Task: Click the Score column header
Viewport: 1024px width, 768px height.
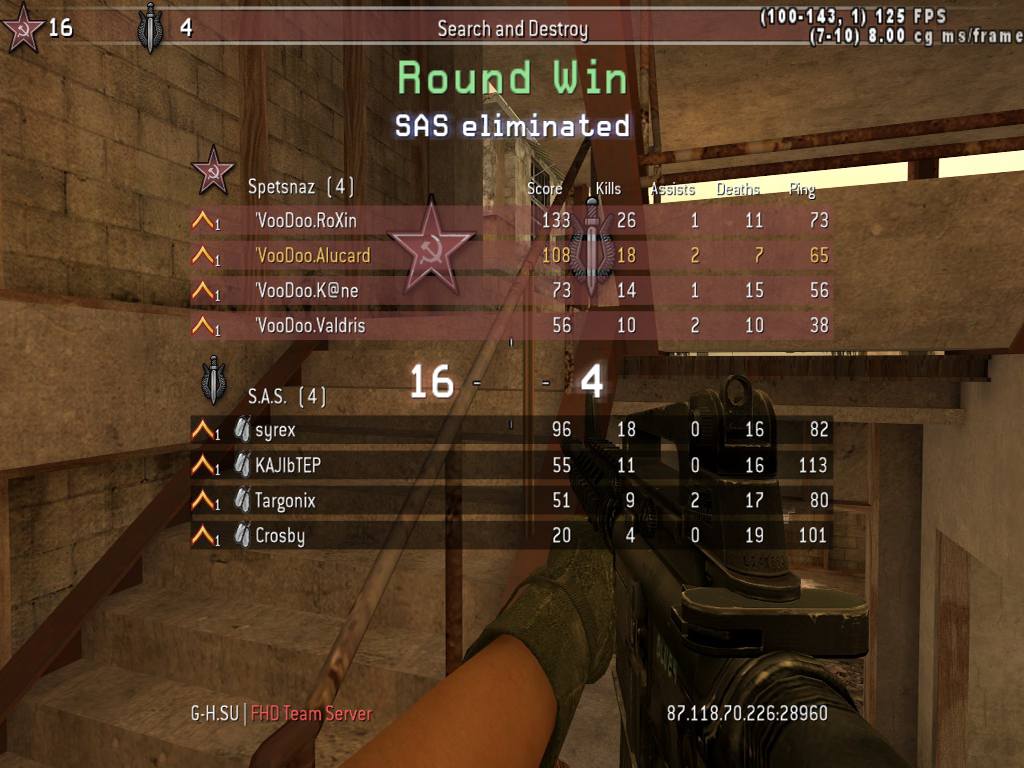Action: 545,189
